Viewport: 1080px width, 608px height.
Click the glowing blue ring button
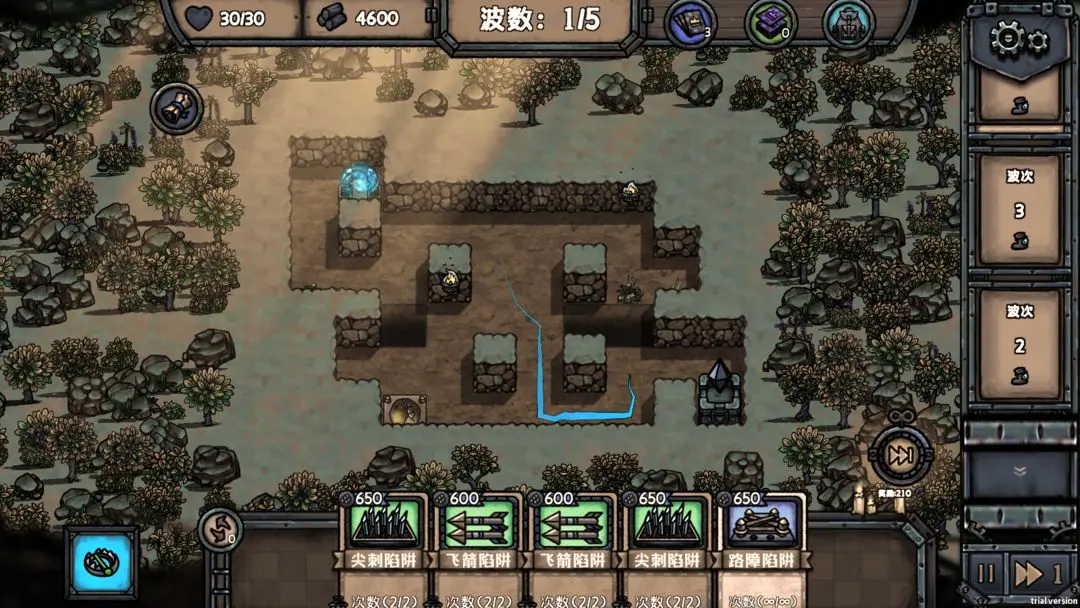[x=101, y=562]
